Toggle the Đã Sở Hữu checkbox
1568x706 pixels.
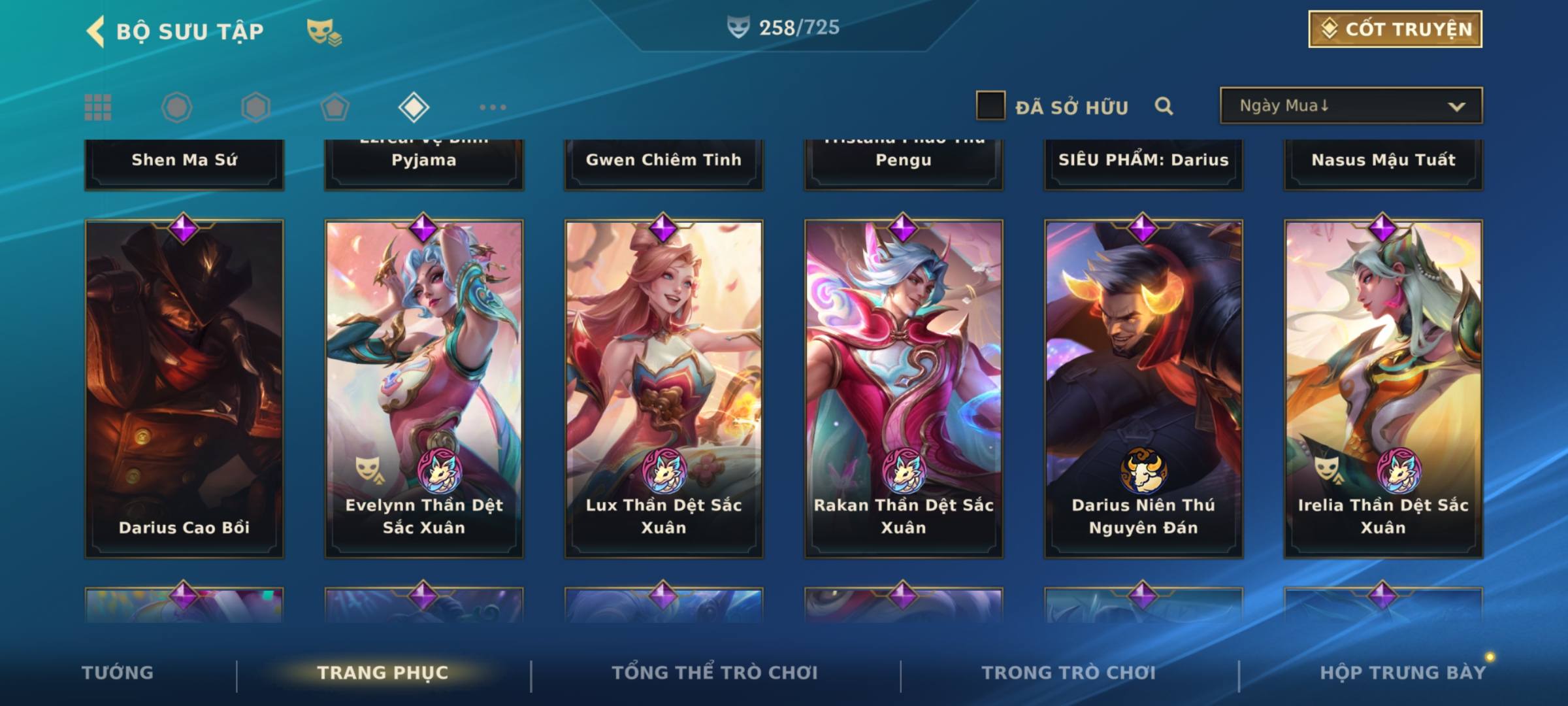pos(990,106)
